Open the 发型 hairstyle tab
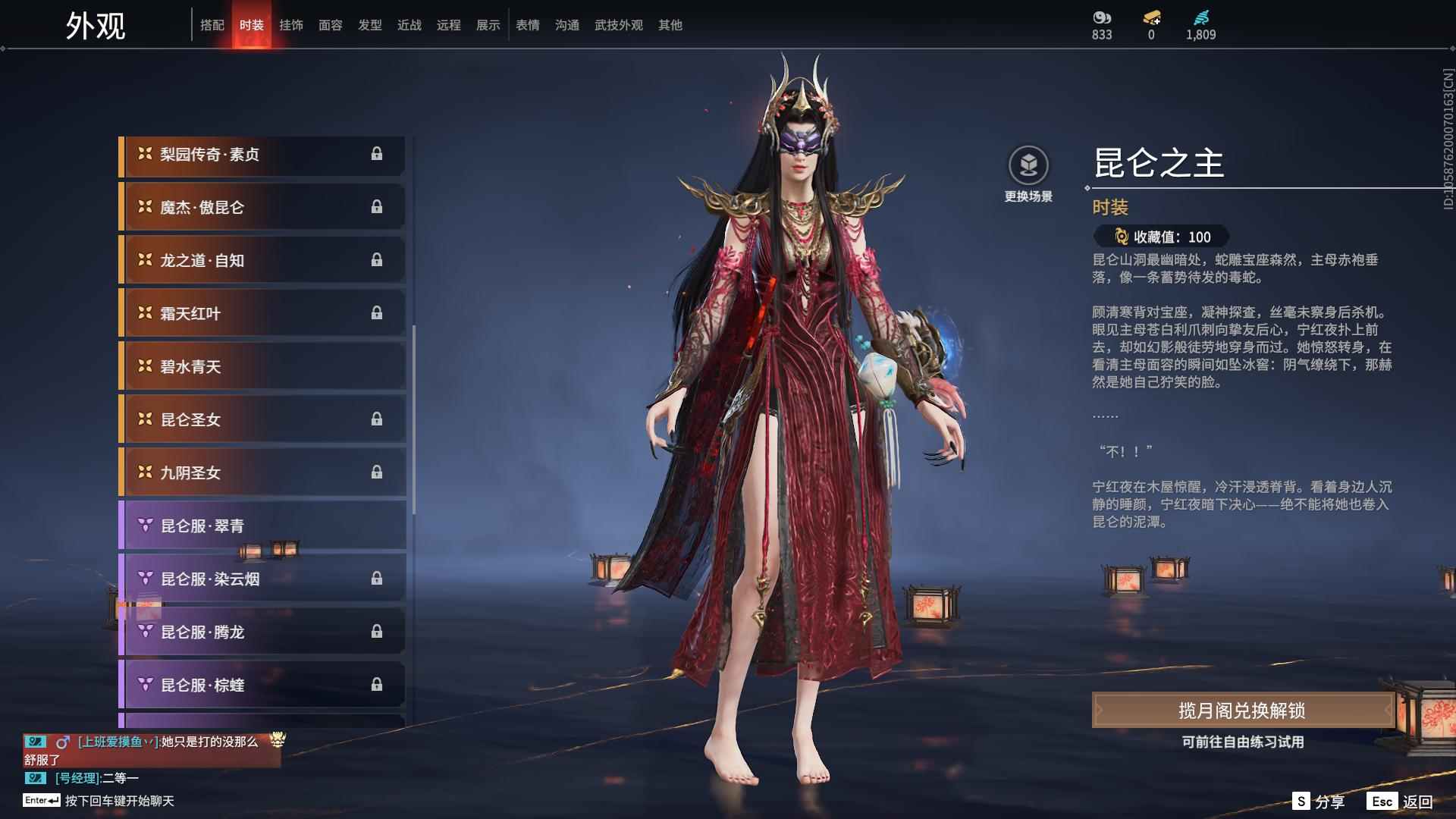The width and height of the screenshot is (1456, 819). pos(369,24)
